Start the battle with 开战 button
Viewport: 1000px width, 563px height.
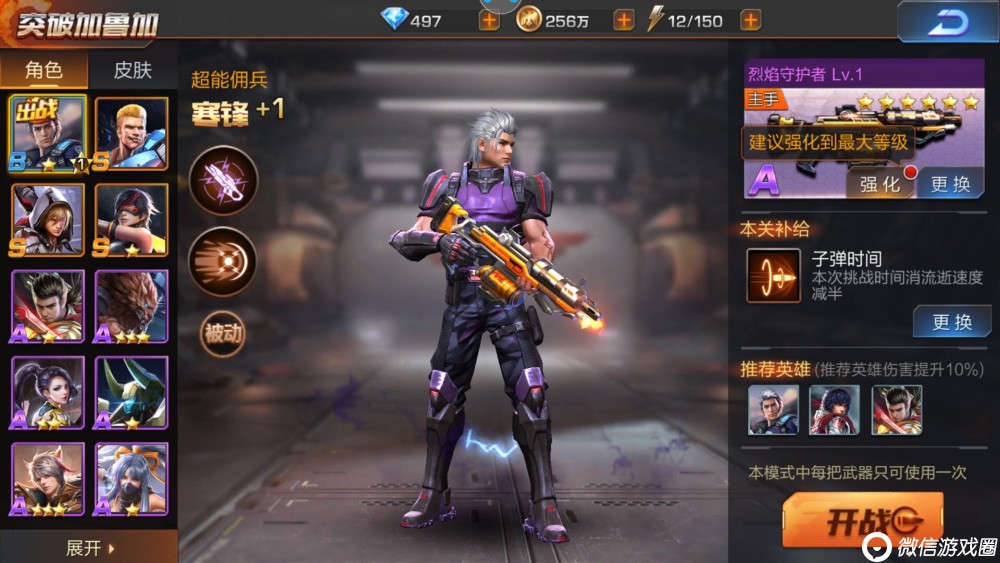[861, 520]
